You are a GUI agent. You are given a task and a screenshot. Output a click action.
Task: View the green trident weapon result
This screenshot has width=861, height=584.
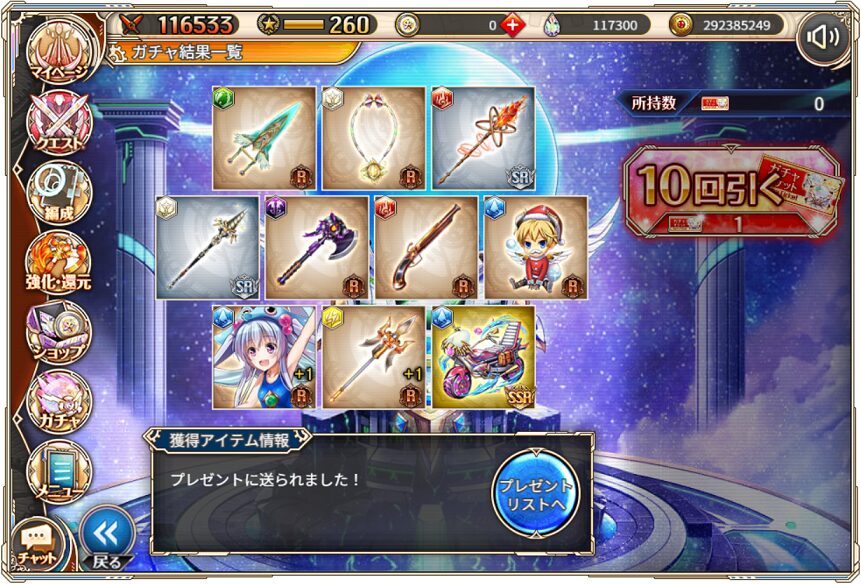(264, 138)
